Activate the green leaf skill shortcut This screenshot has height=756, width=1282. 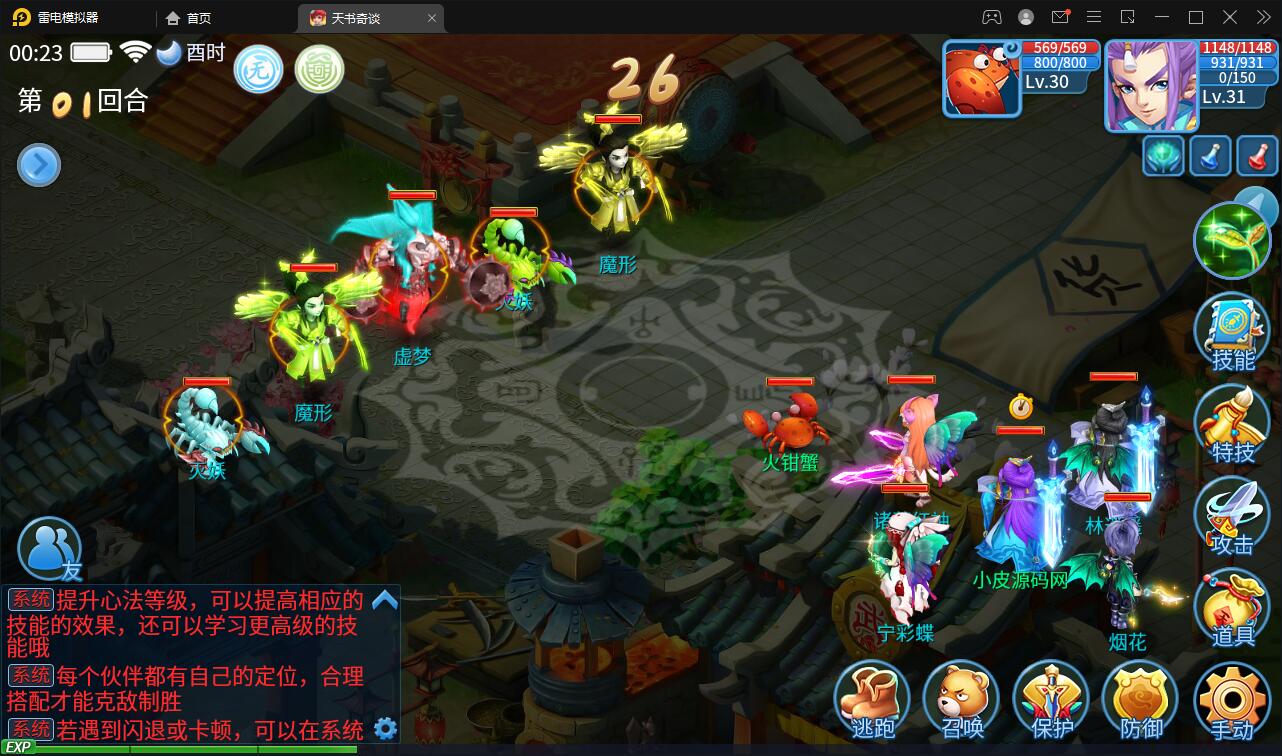1231,240
